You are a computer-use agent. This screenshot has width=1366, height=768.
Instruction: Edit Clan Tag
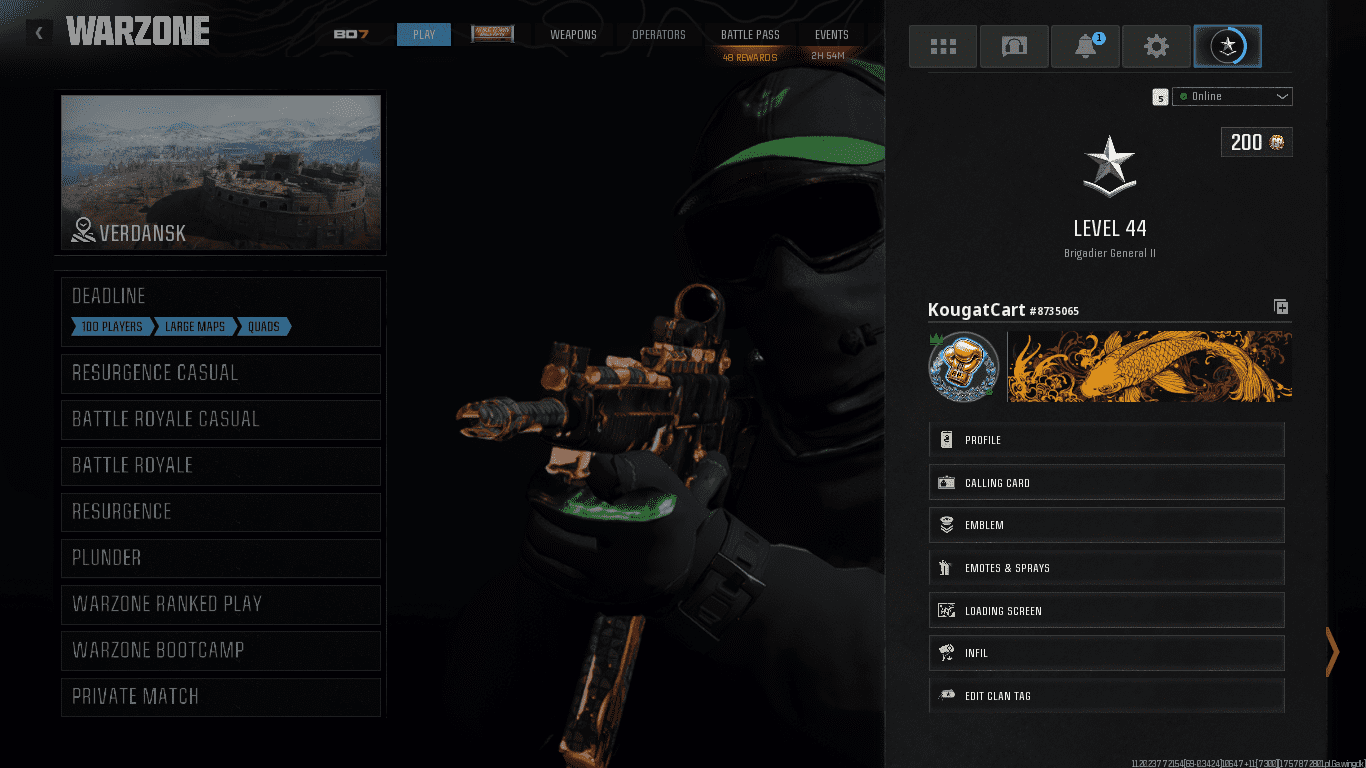[1106, 696]
